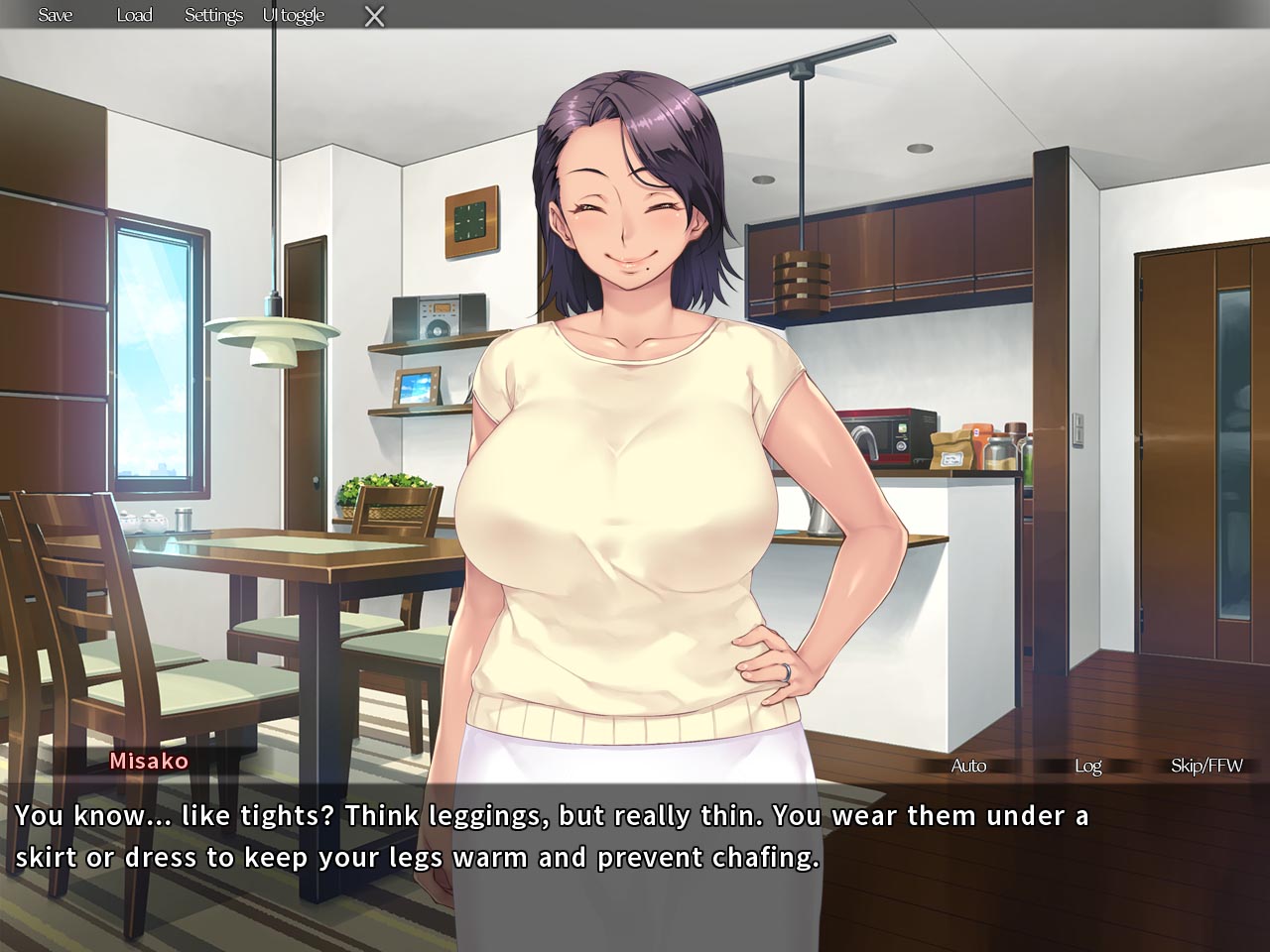The width and height of the screenshot is (1270, 952).
Task: Open the dialogue Log
Action: coord(1087,766)
